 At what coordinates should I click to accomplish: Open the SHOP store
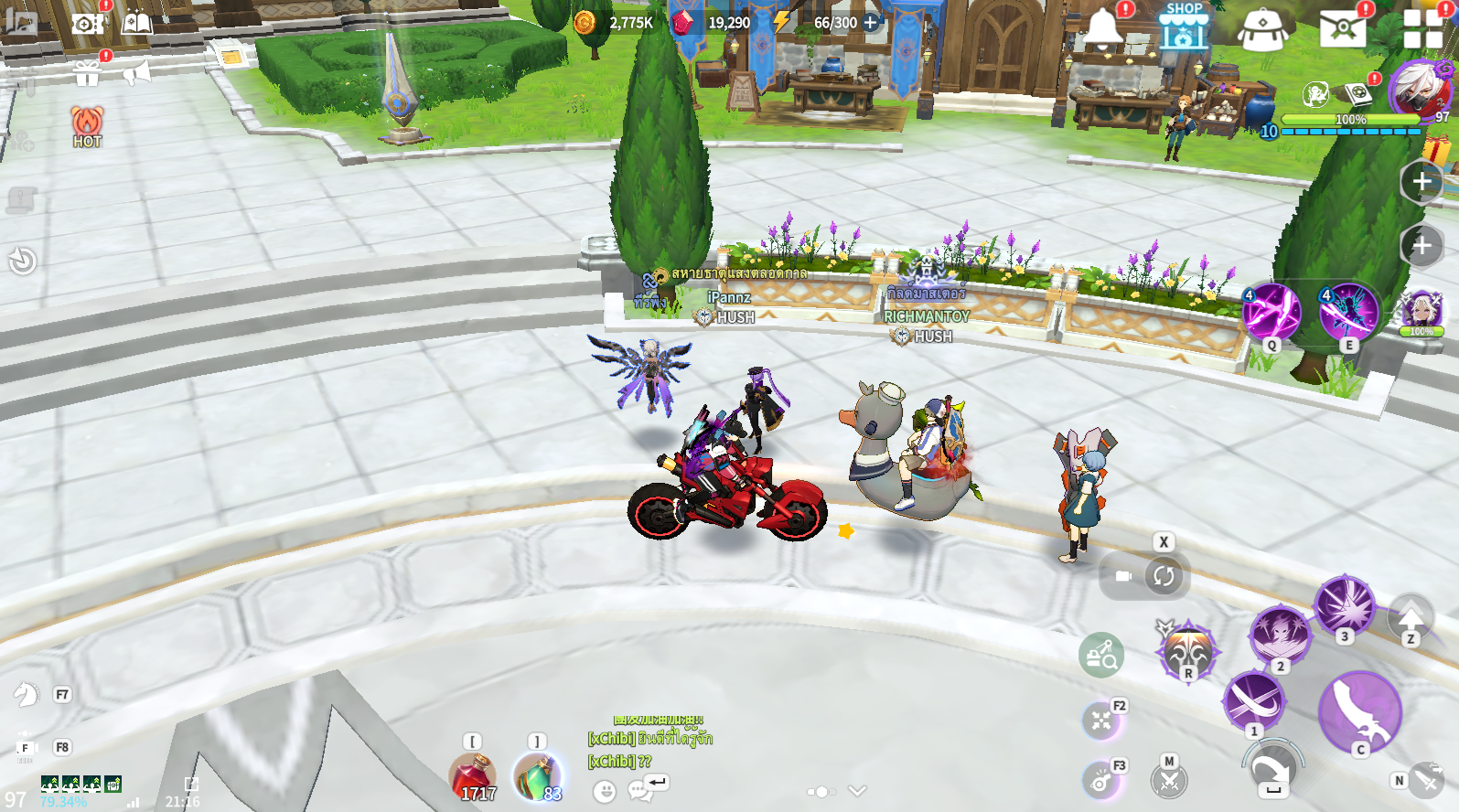tap(1184, 27)
